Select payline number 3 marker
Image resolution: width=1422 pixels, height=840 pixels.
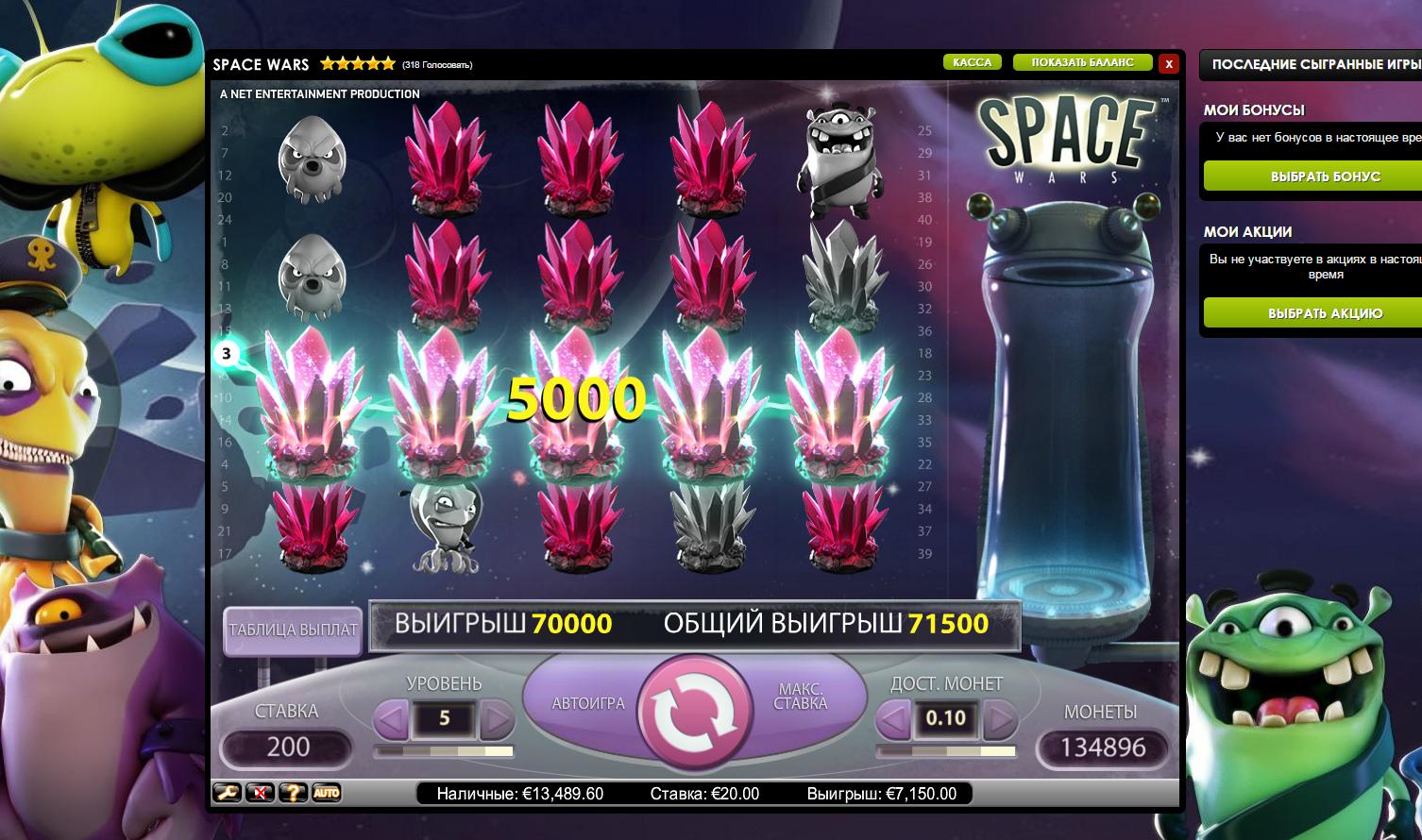pos(226,355)
